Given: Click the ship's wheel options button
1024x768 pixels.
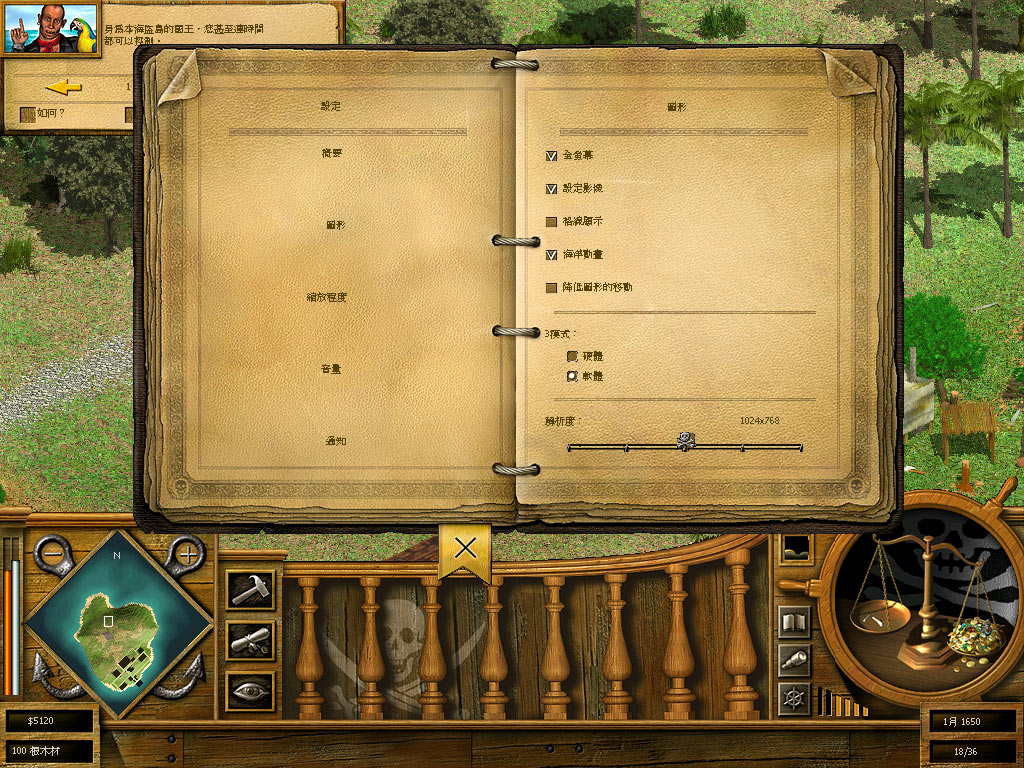Looking at the screenshot, I should [x=794, y=698].
